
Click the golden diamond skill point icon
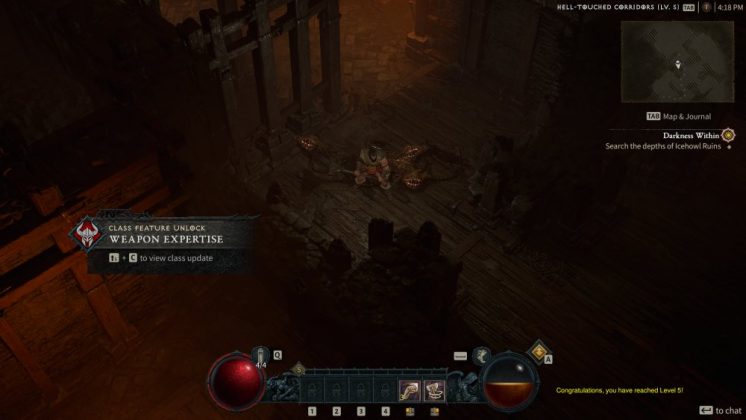pyautogui.click(x=538, y=351)
